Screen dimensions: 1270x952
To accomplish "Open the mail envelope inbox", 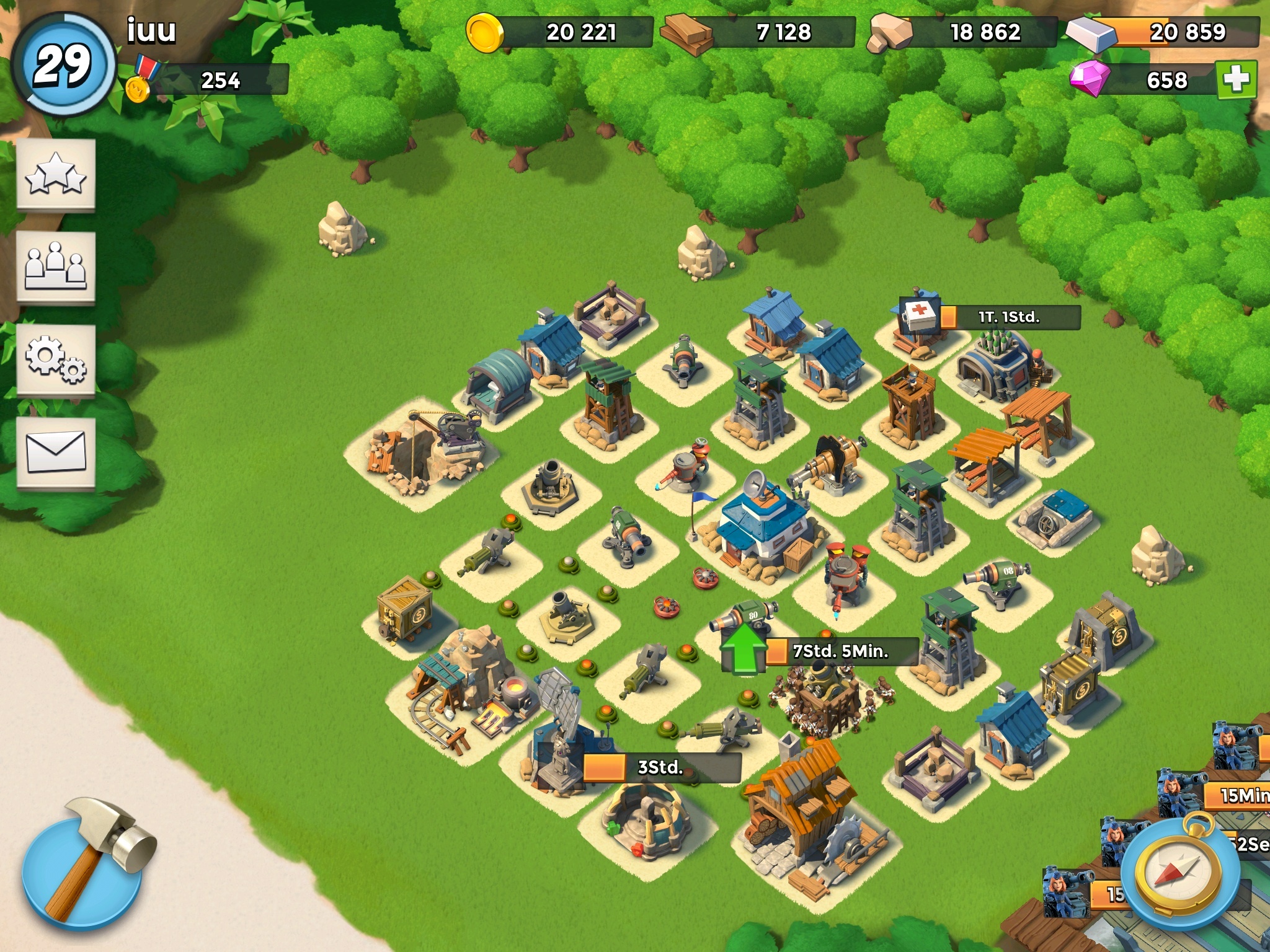I will tap(56, 452).
